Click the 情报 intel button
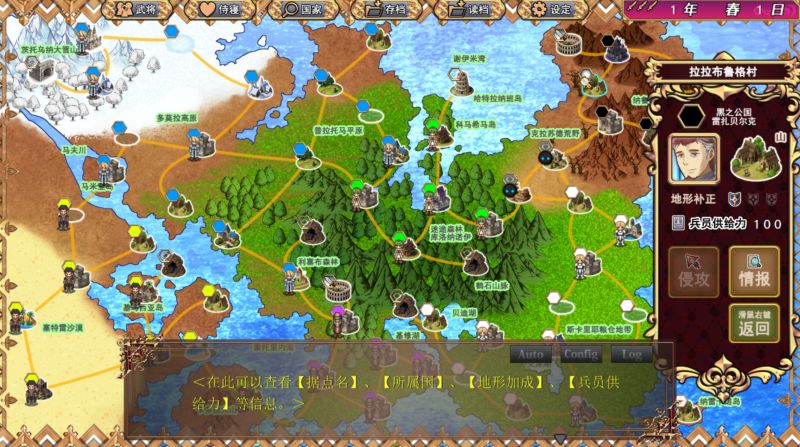 [x=754, y=271]
